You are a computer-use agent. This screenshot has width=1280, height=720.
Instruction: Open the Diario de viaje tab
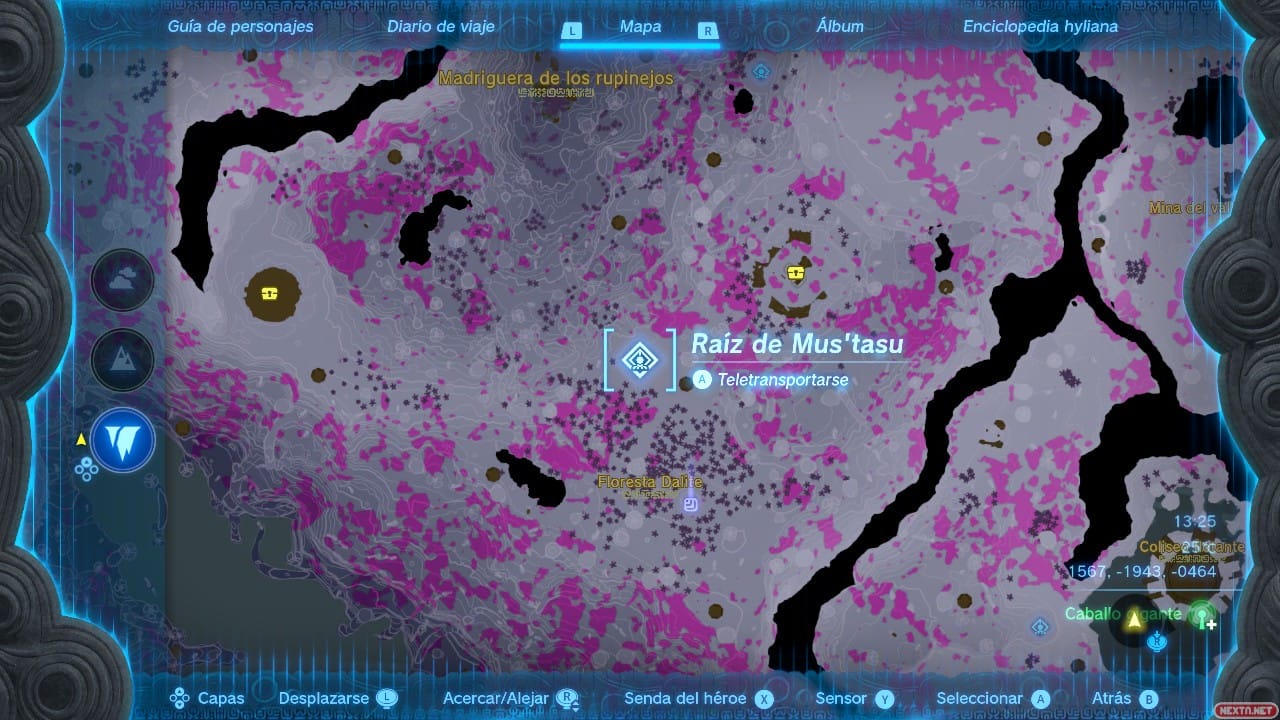[441, 27]
